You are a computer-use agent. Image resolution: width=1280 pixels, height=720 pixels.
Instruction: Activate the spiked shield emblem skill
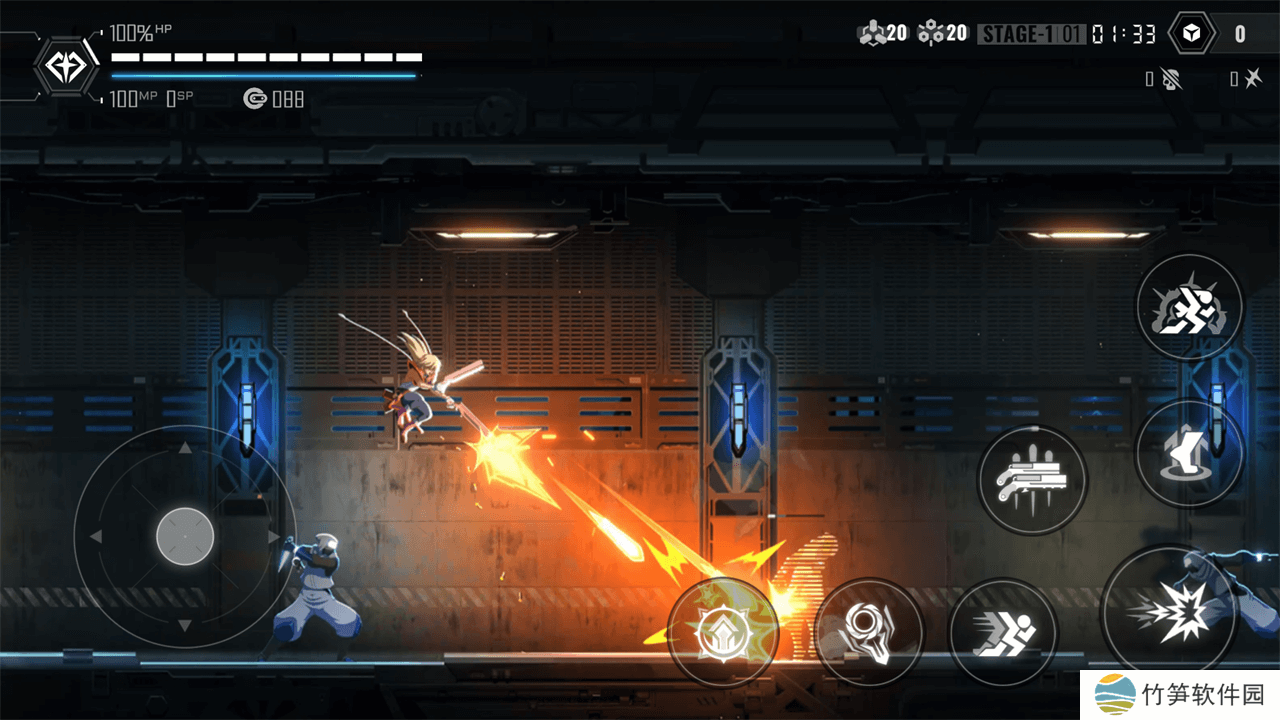[x=722, y=632]
